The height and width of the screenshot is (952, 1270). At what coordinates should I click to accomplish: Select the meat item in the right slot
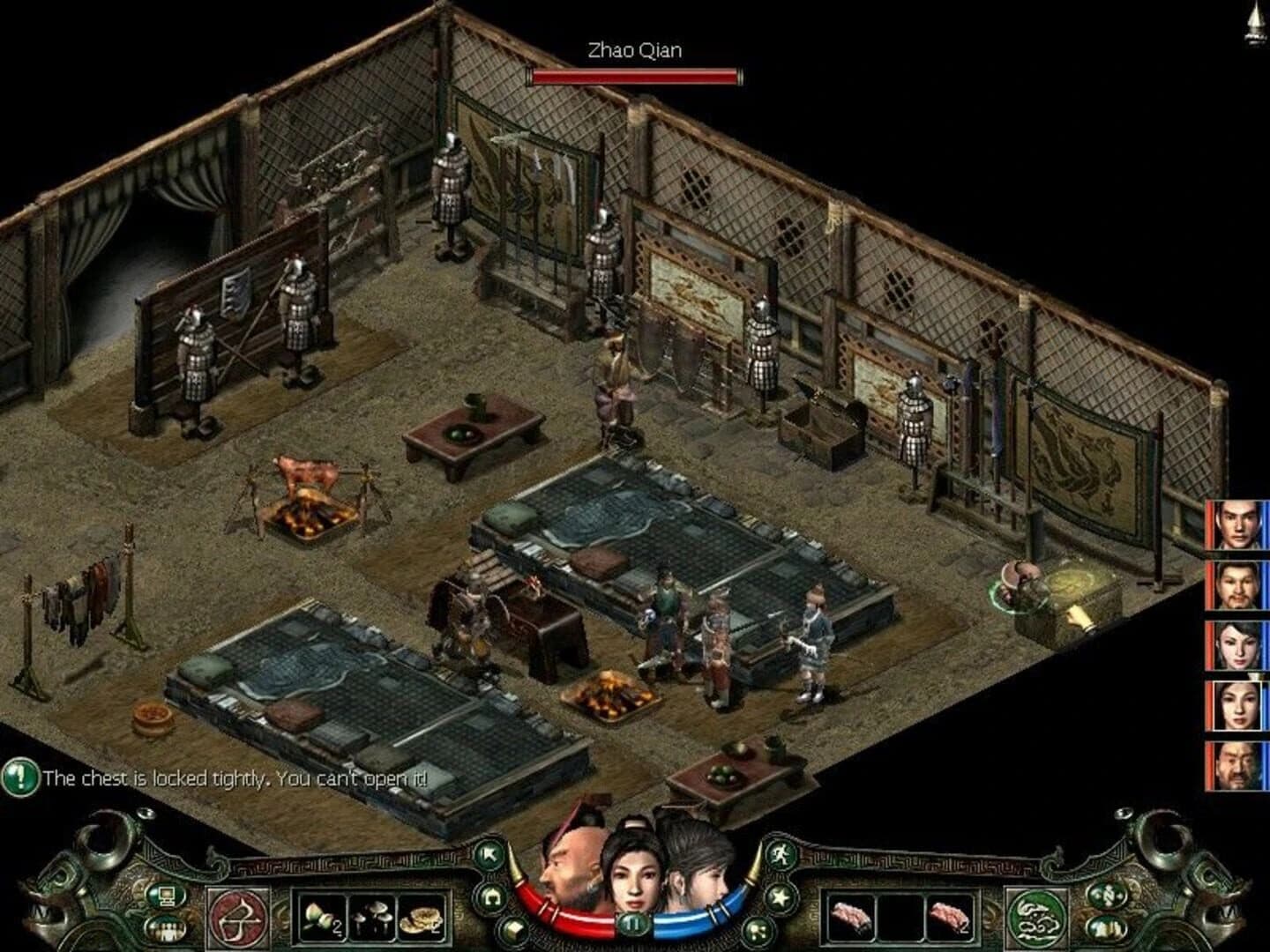(951, 916)
